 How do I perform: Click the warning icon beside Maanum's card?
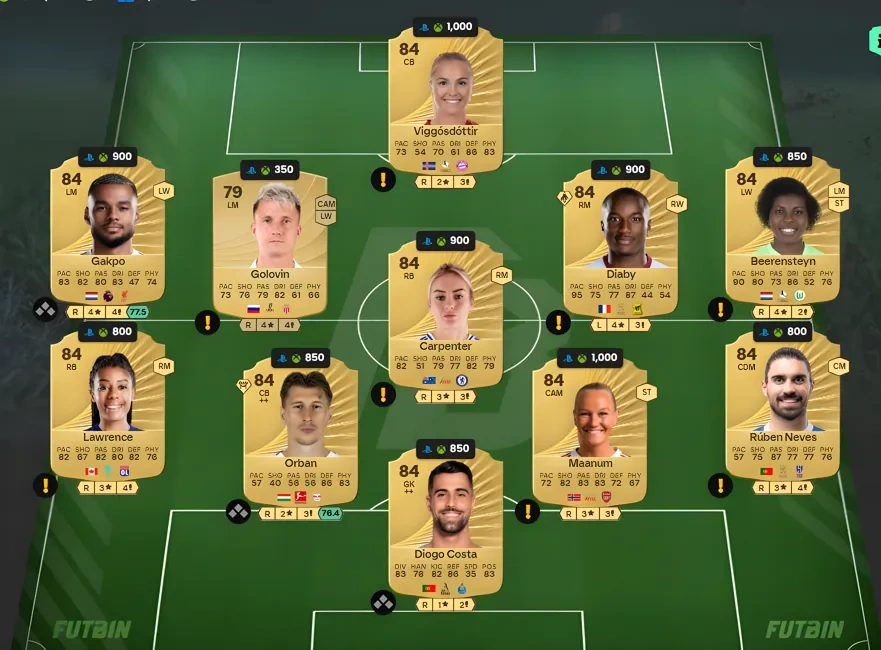[527, 512]
